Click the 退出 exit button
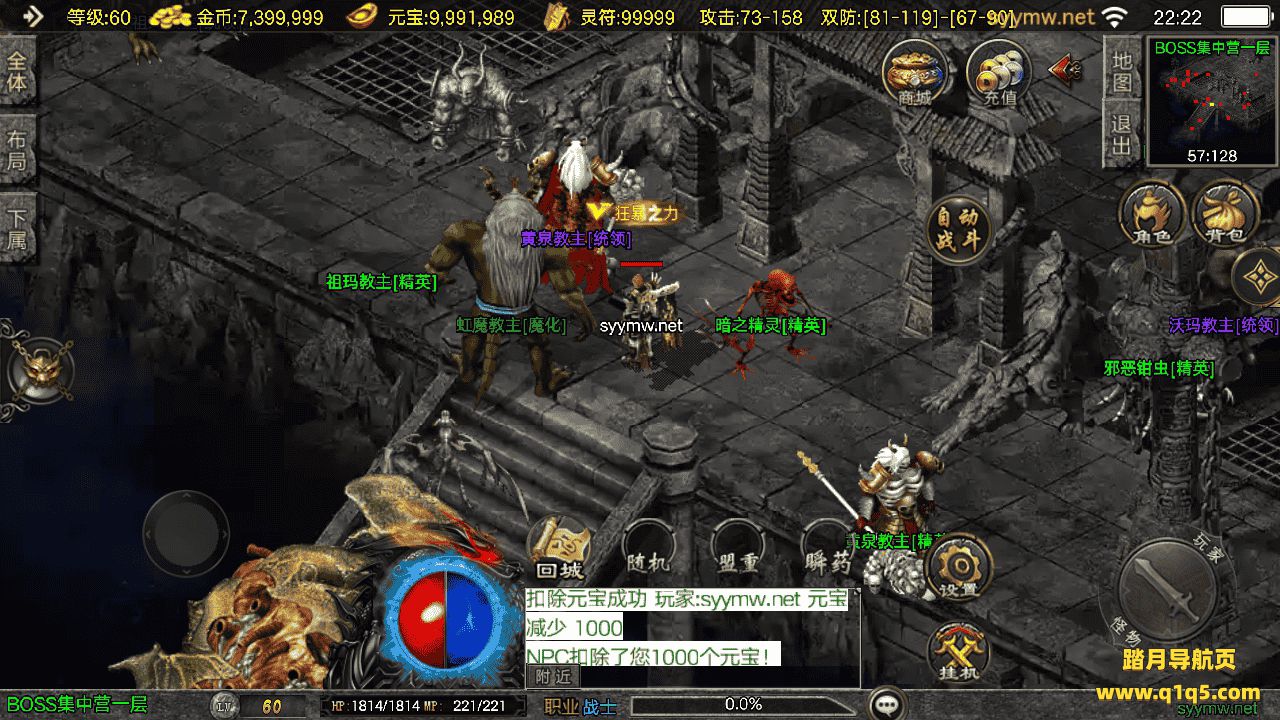This screenshot has width=1280, height=720. pos(1122,135)
